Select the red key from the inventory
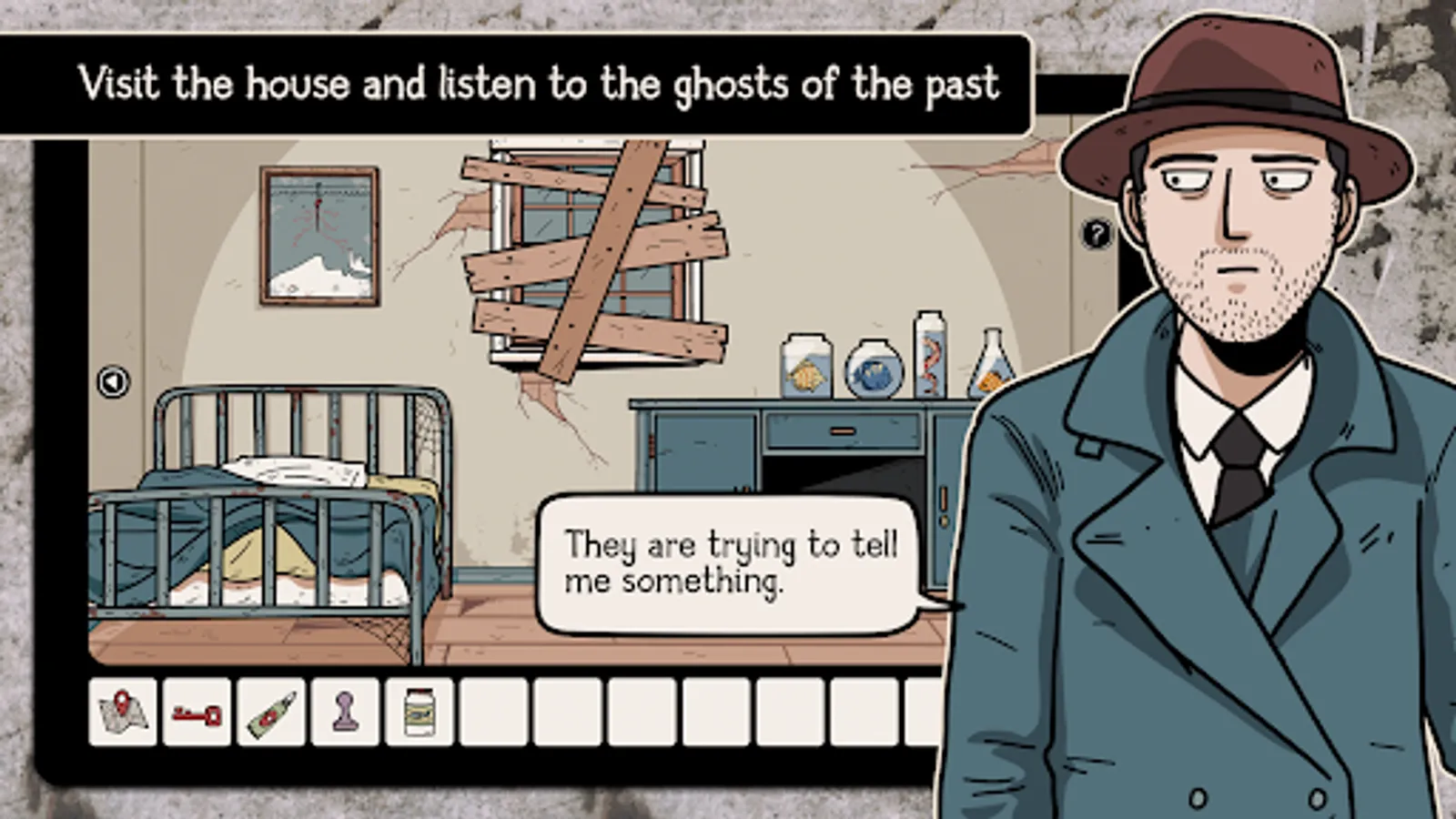 tap(197, 713)
